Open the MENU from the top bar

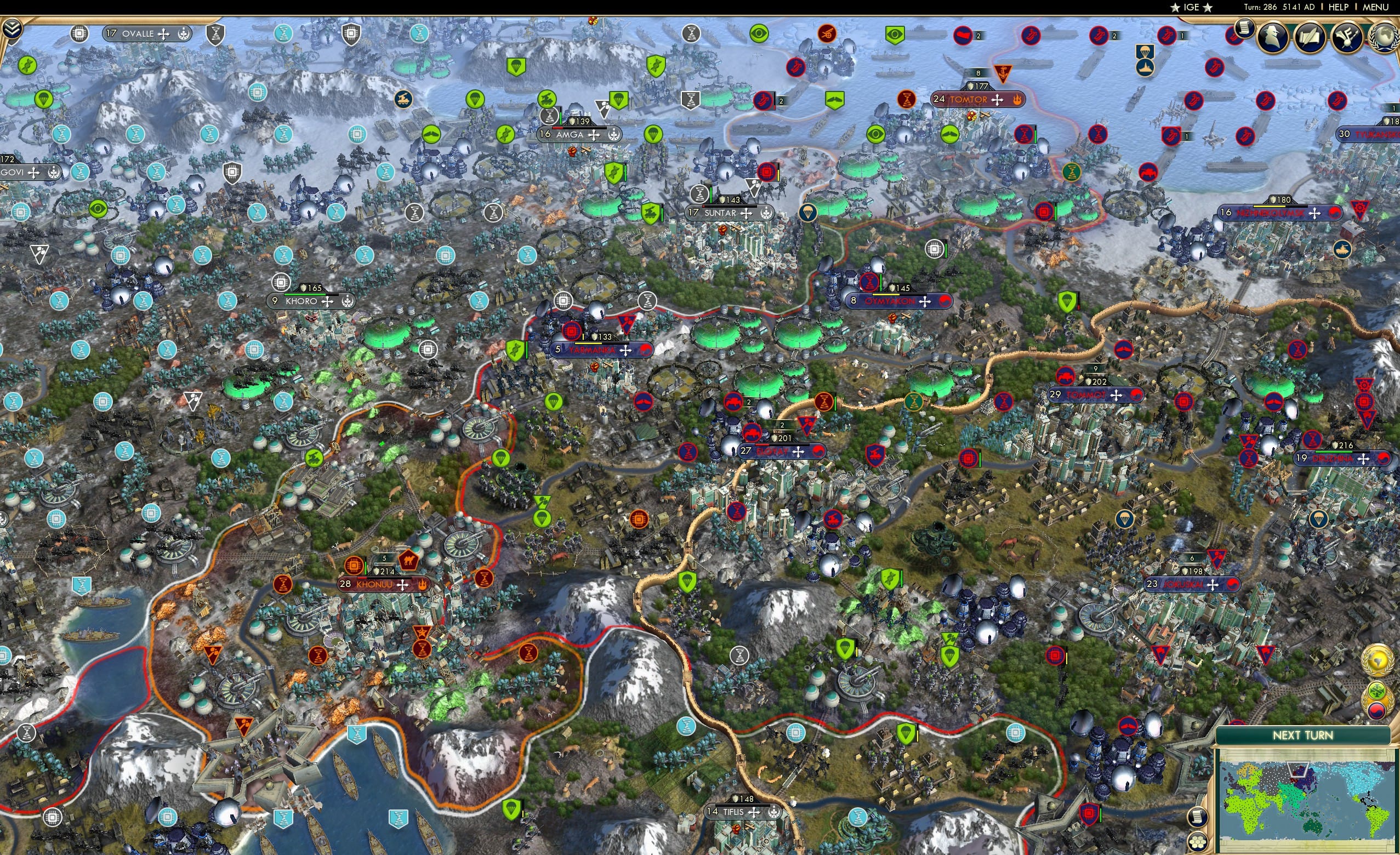[1375, 7]
